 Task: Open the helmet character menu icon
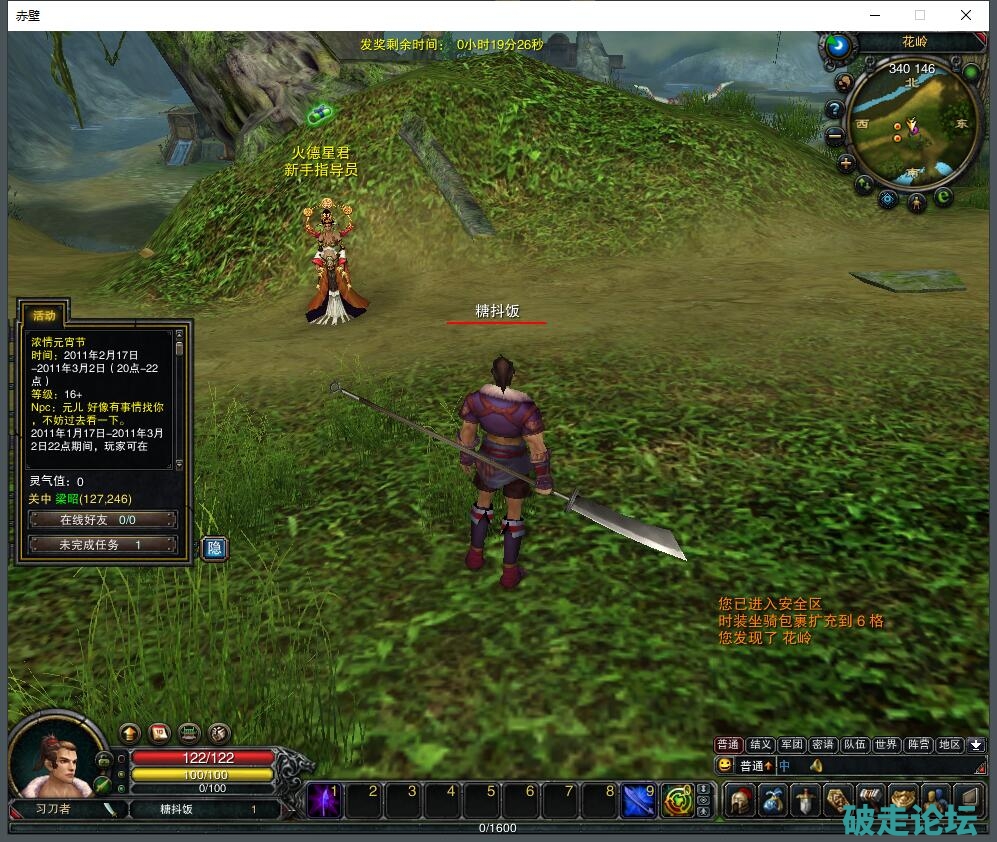pos(740,801)
